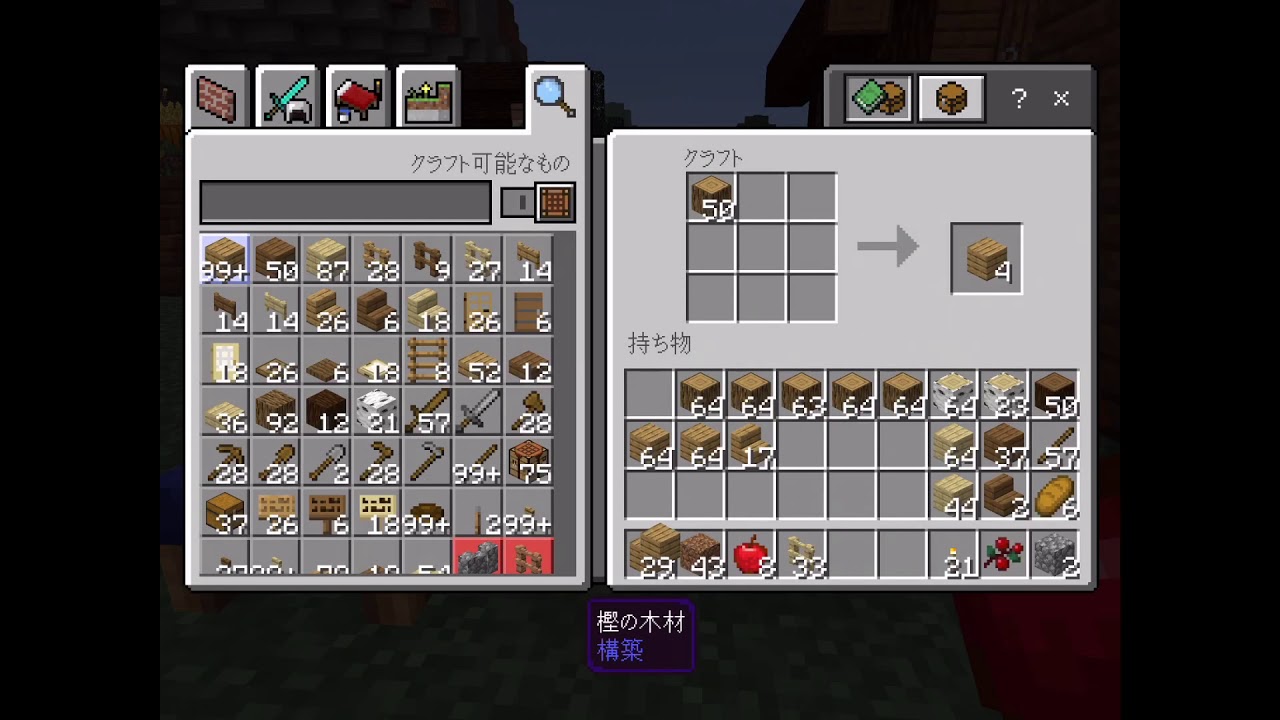The height and width of the screenshot is (720, 1280).
Task: Click the oak log in the crafting grid
Action: point(712,195)
